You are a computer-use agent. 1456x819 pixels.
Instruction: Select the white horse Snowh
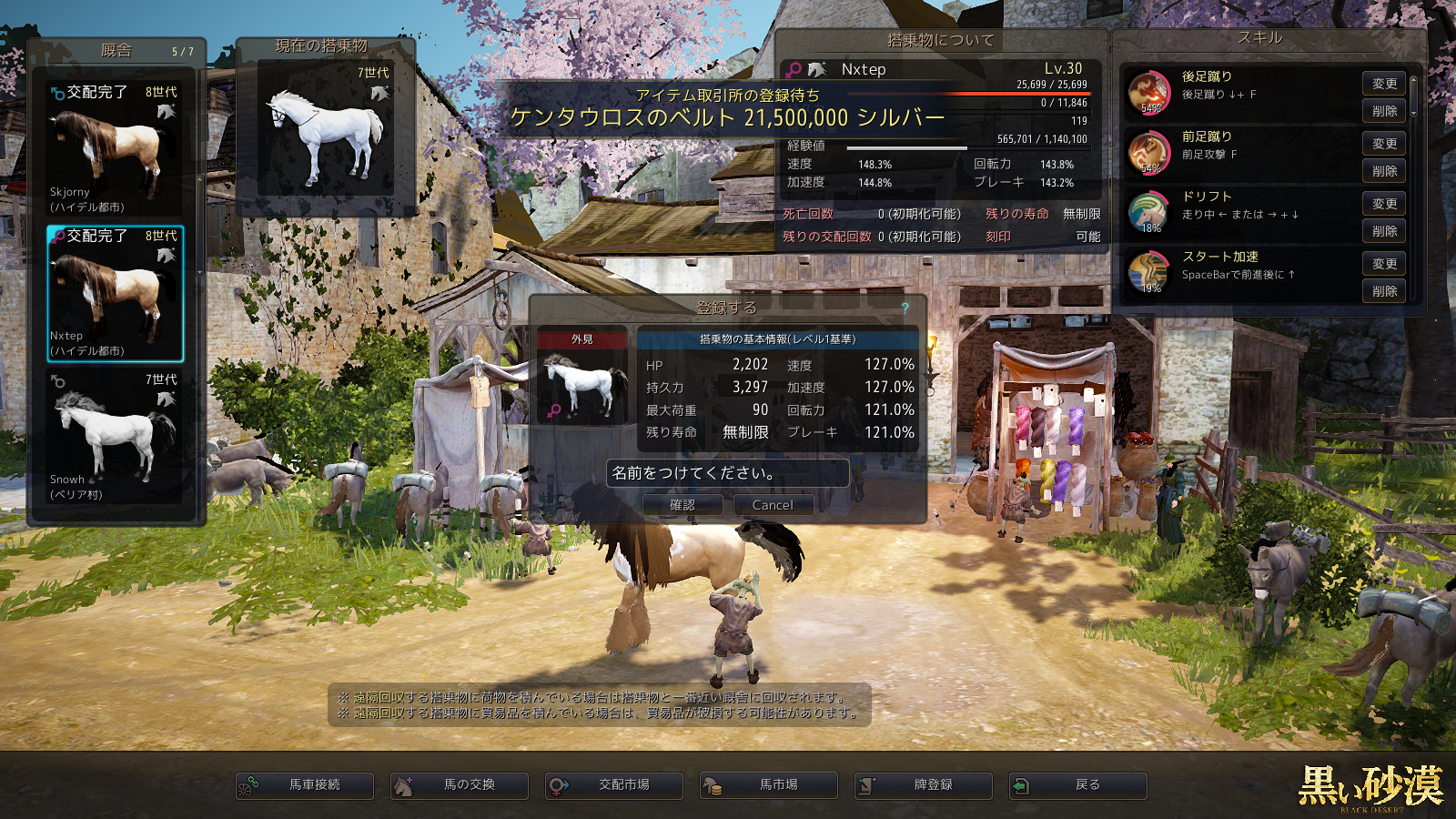(x=115, y=437)
